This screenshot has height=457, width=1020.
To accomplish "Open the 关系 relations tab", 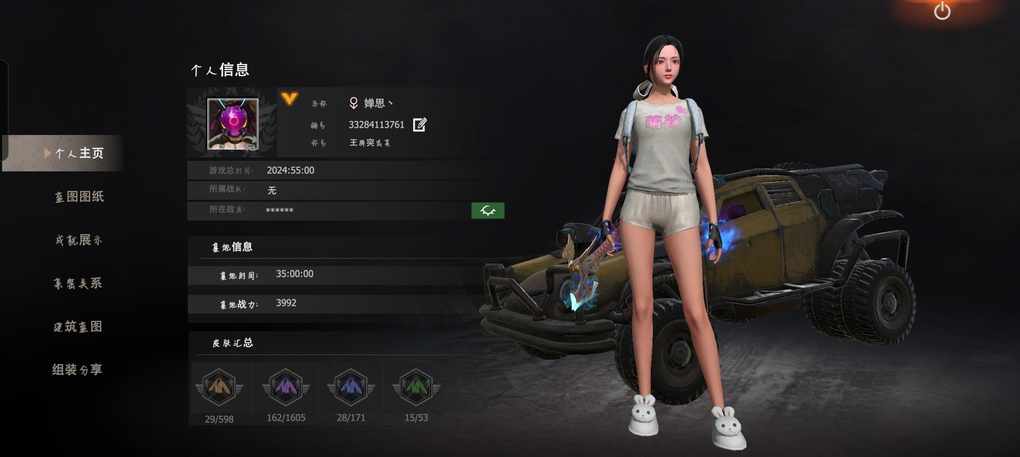I will click(78, 283).
